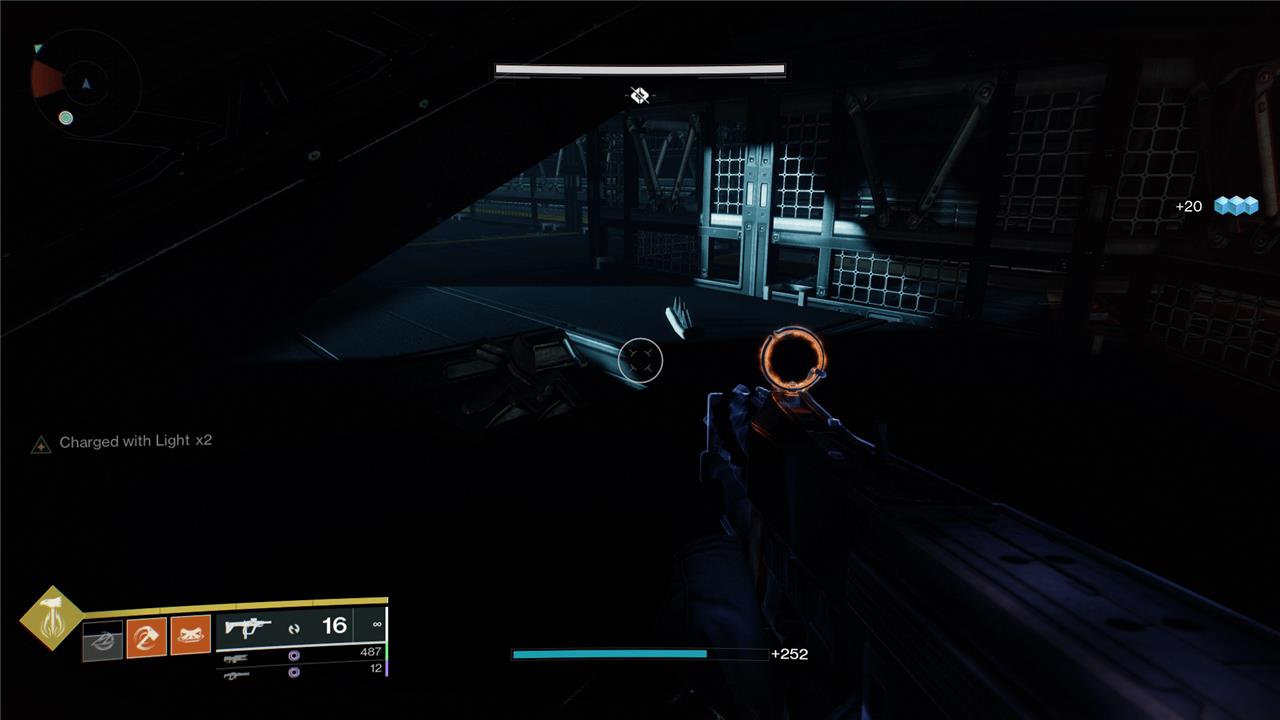1280x720 pixels.
Task: Click the greyed-out grenade ability icon
Action: point(102,640)
